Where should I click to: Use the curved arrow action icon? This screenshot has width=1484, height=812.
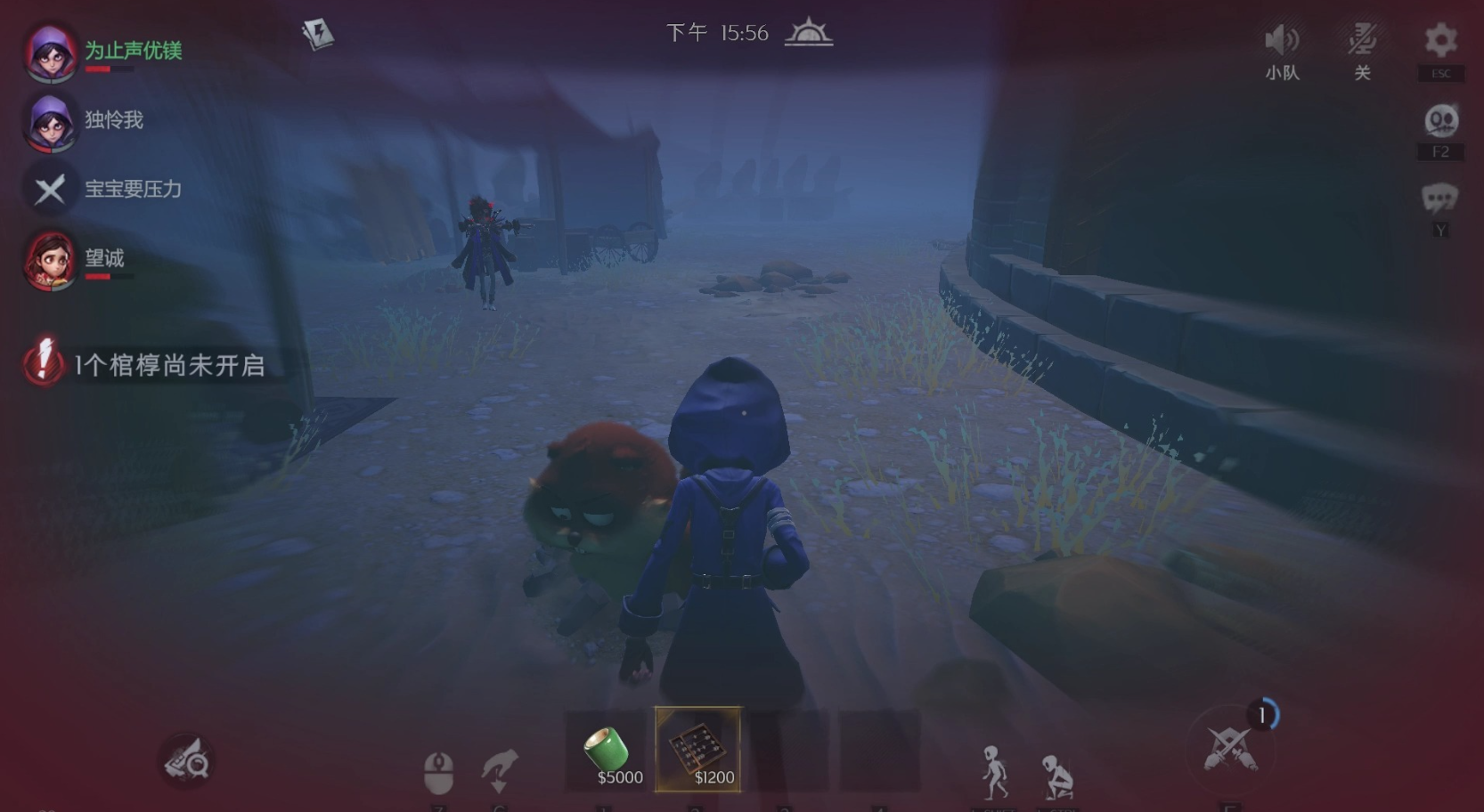pos(499,769)
